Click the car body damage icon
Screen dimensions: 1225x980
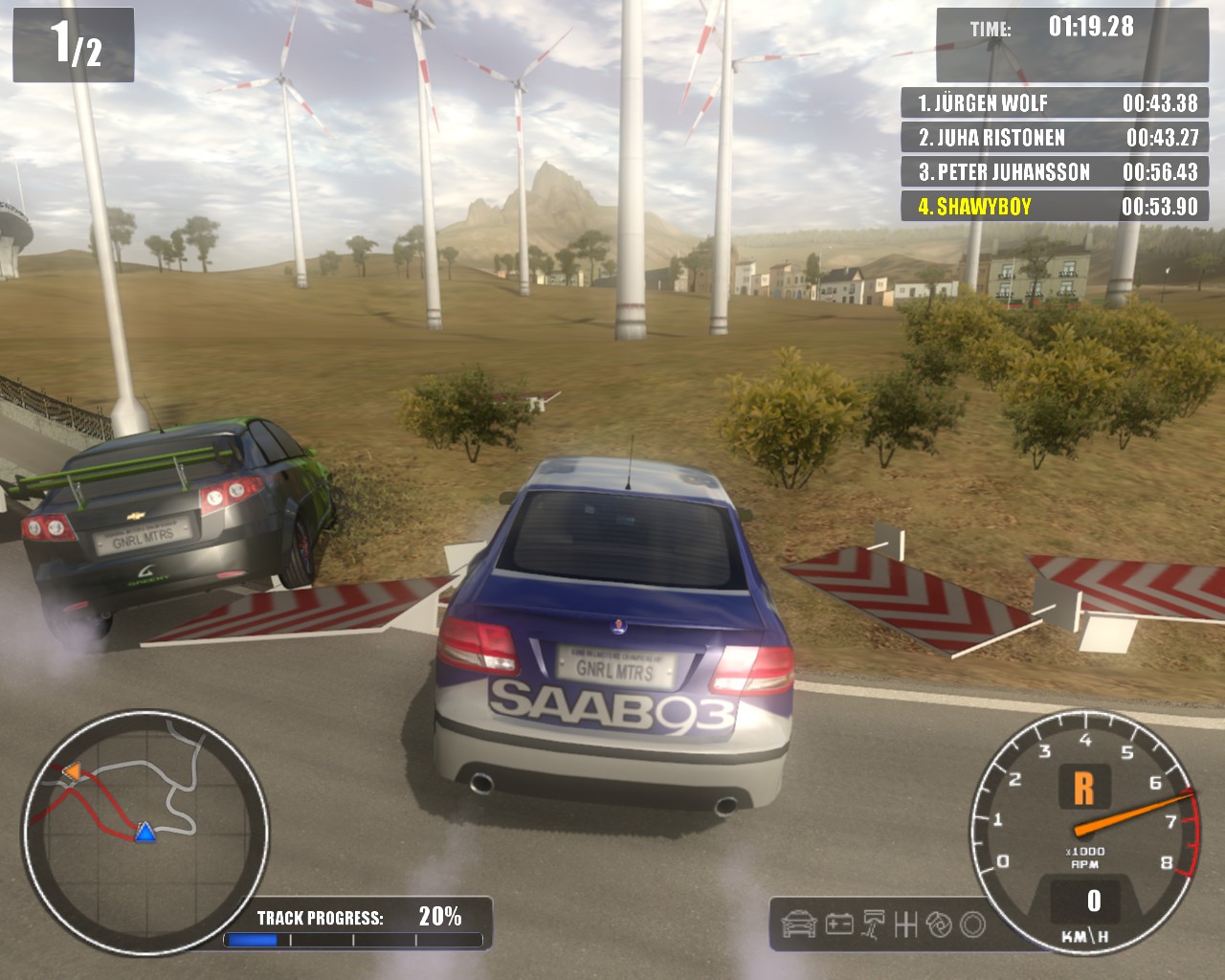(x=799, y=924)
